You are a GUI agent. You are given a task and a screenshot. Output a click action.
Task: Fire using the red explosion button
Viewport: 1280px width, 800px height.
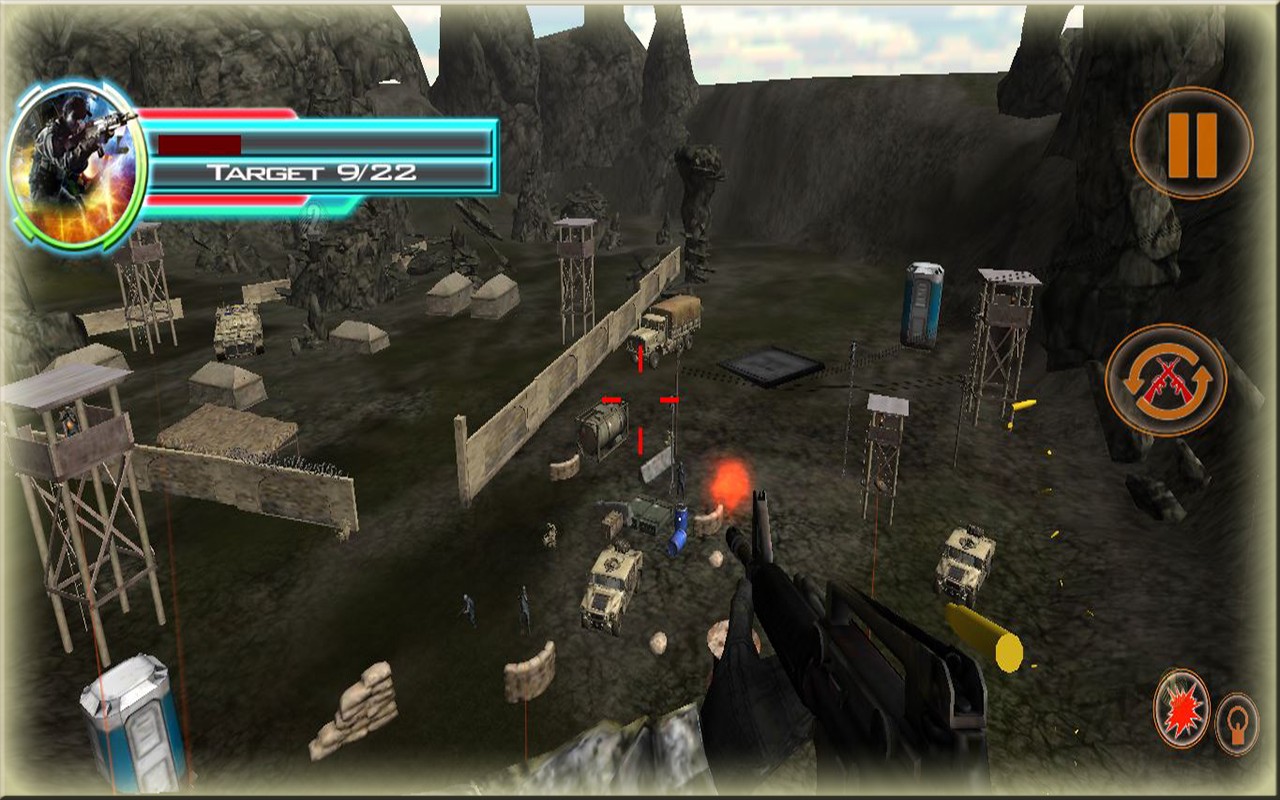1181,709
